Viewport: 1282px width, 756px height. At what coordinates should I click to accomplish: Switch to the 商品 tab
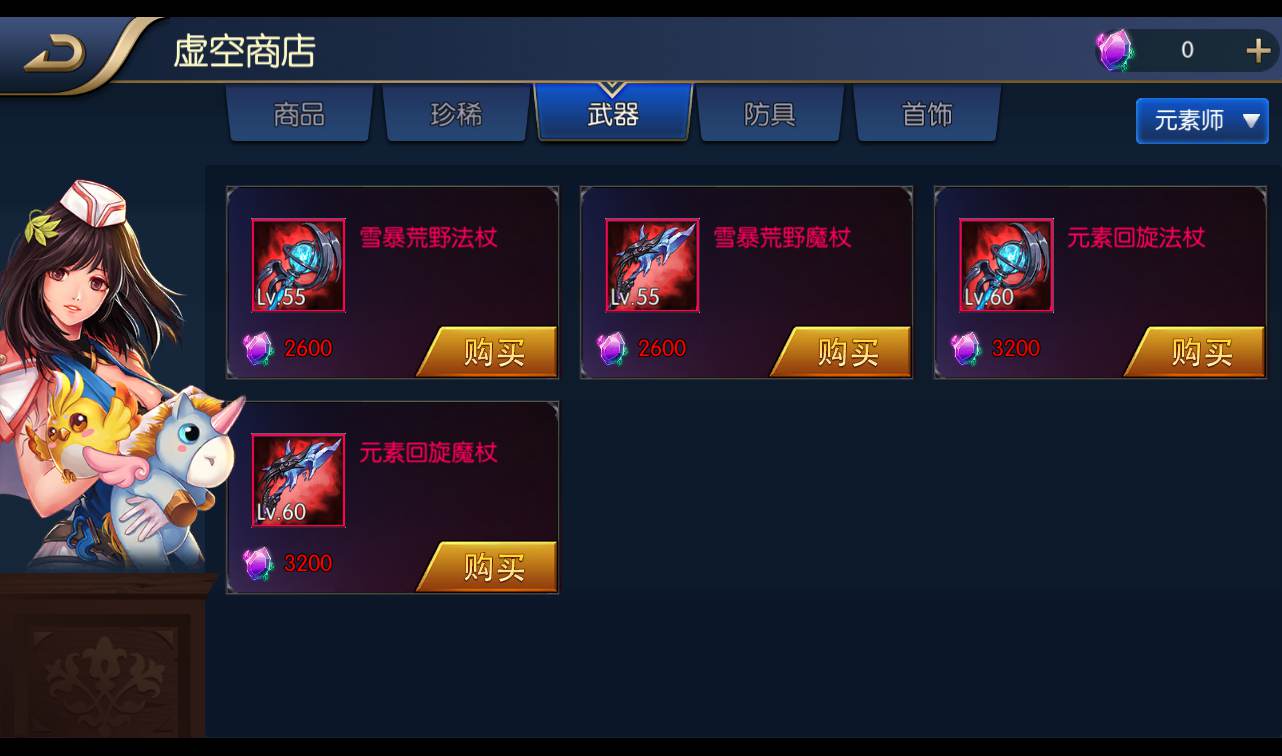coord(299,114)
